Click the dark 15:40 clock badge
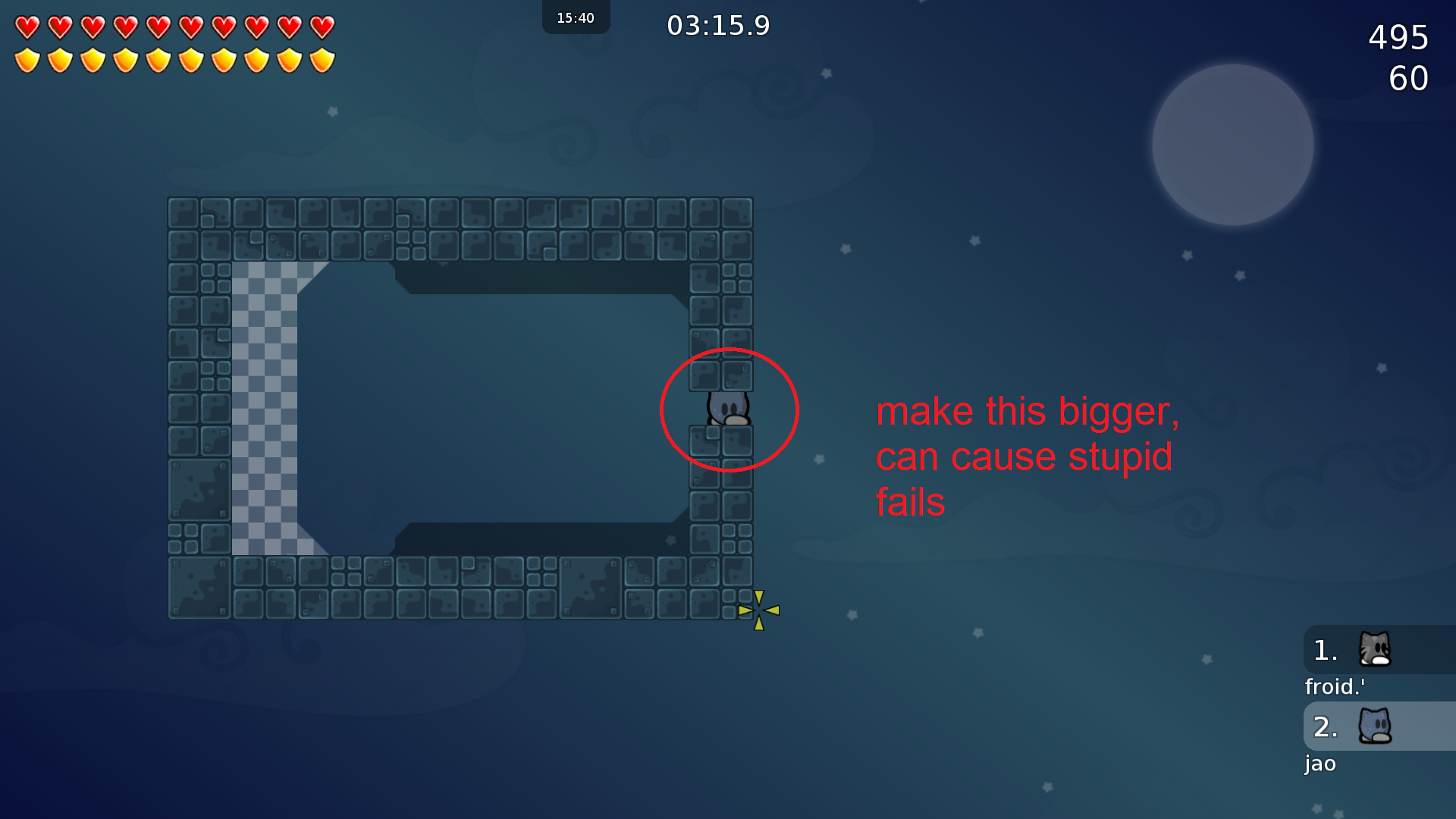Viewport: 1456px width, 819px height. (x=576, y=17)
